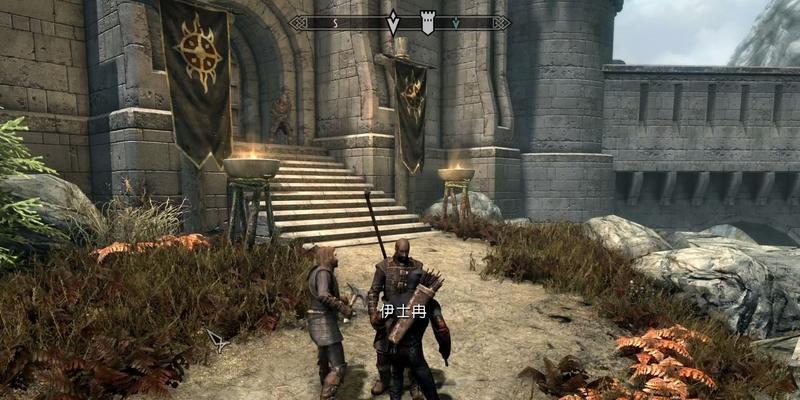Click the small teal marker on the compass

pyautogui.click(x=456, y=22)
